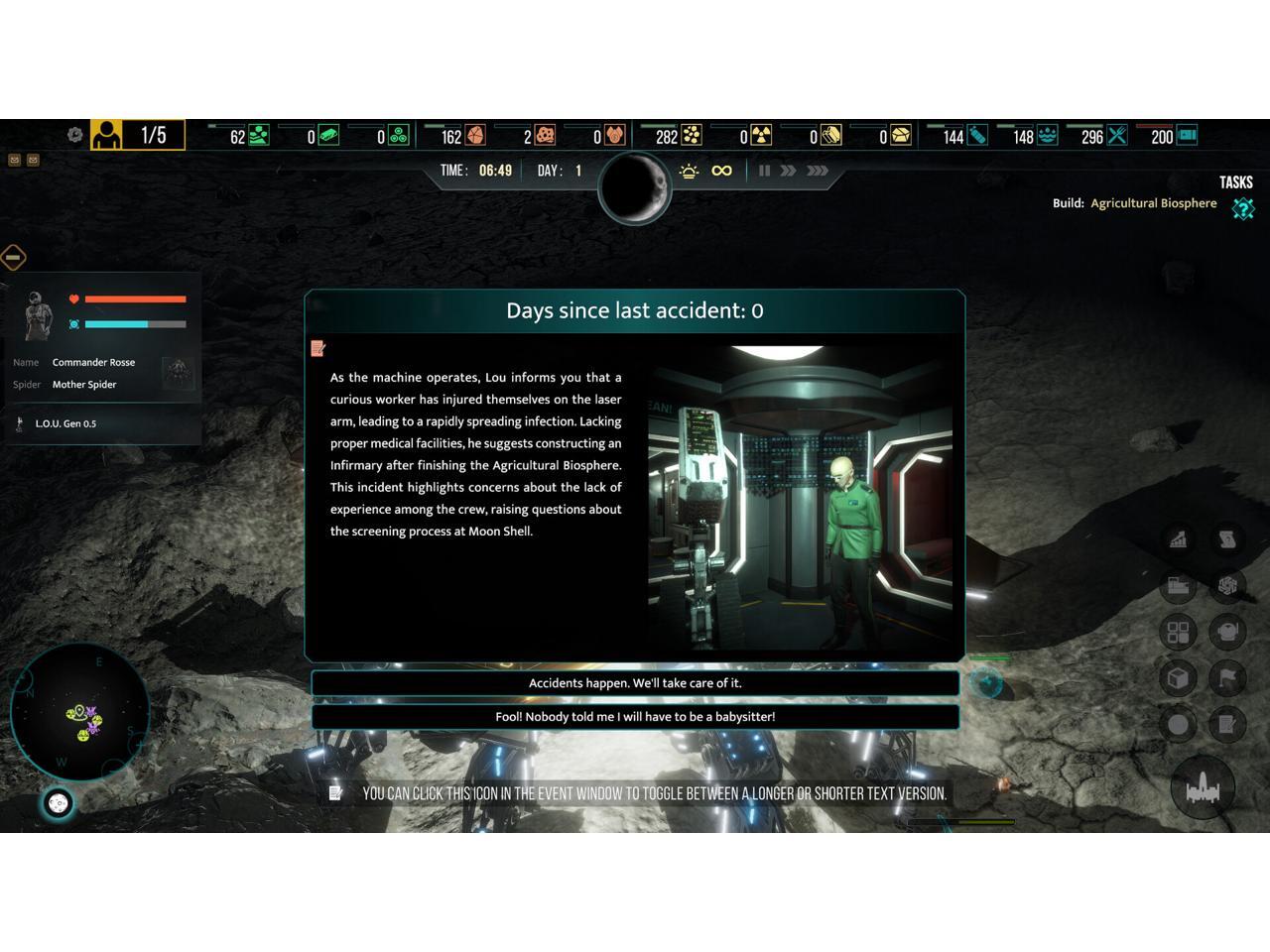Open the settings gear
The height and width of the screenshot is (952, 1270).
74,135
